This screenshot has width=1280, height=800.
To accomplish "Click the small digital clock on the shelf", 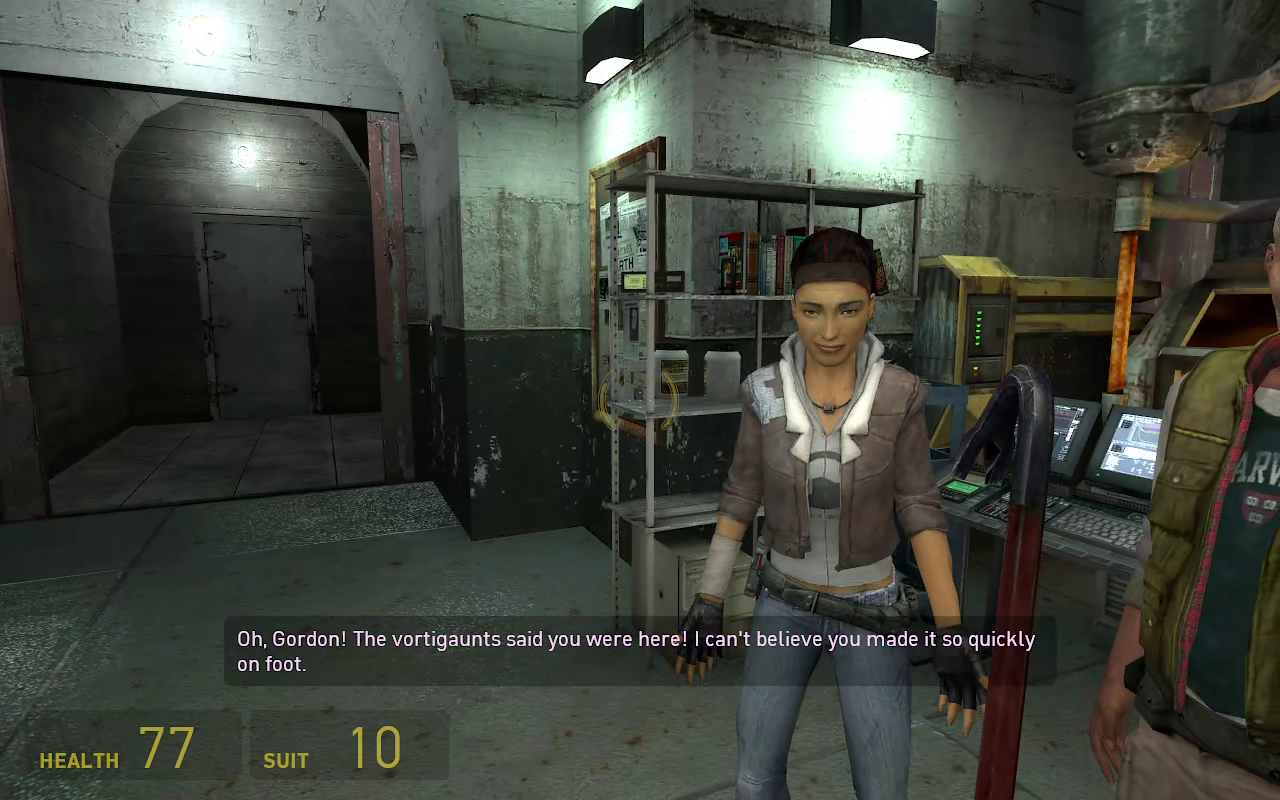I will 634,281.
